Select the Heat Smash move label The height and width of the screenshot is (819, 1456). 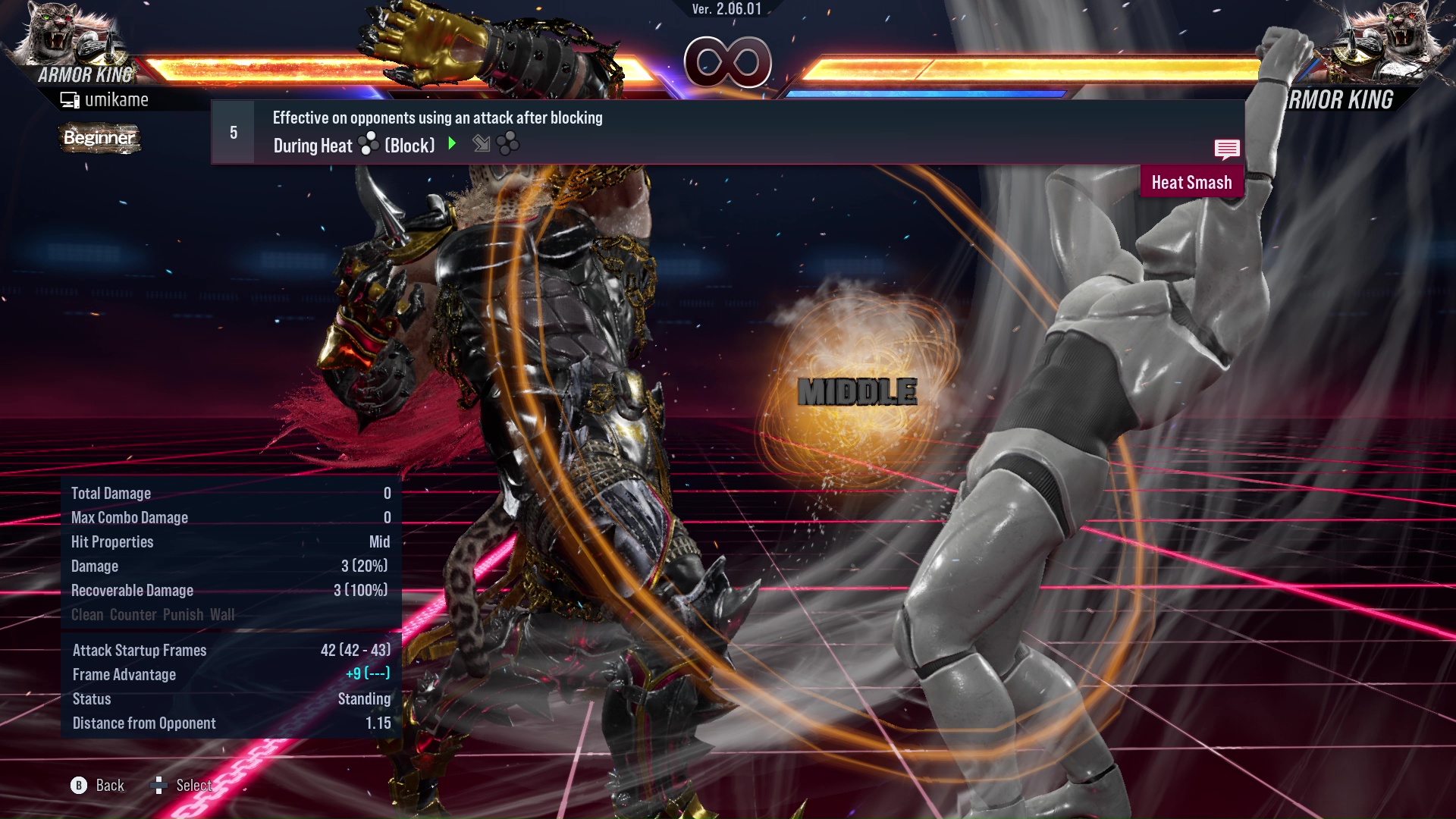[x=1191, y=182]
